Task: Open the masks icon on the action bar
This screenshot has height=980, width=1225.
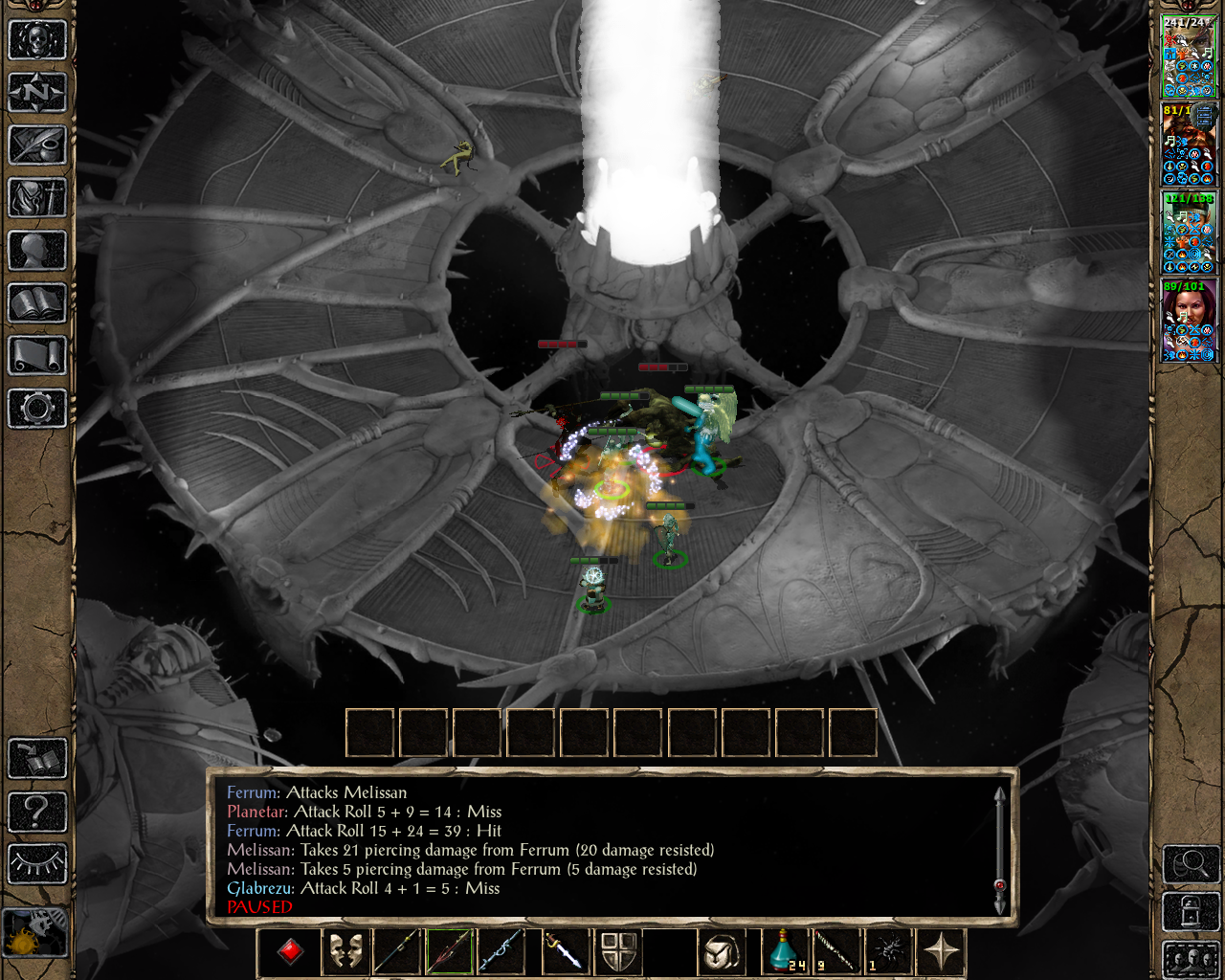Action: [x=345, y=950]
